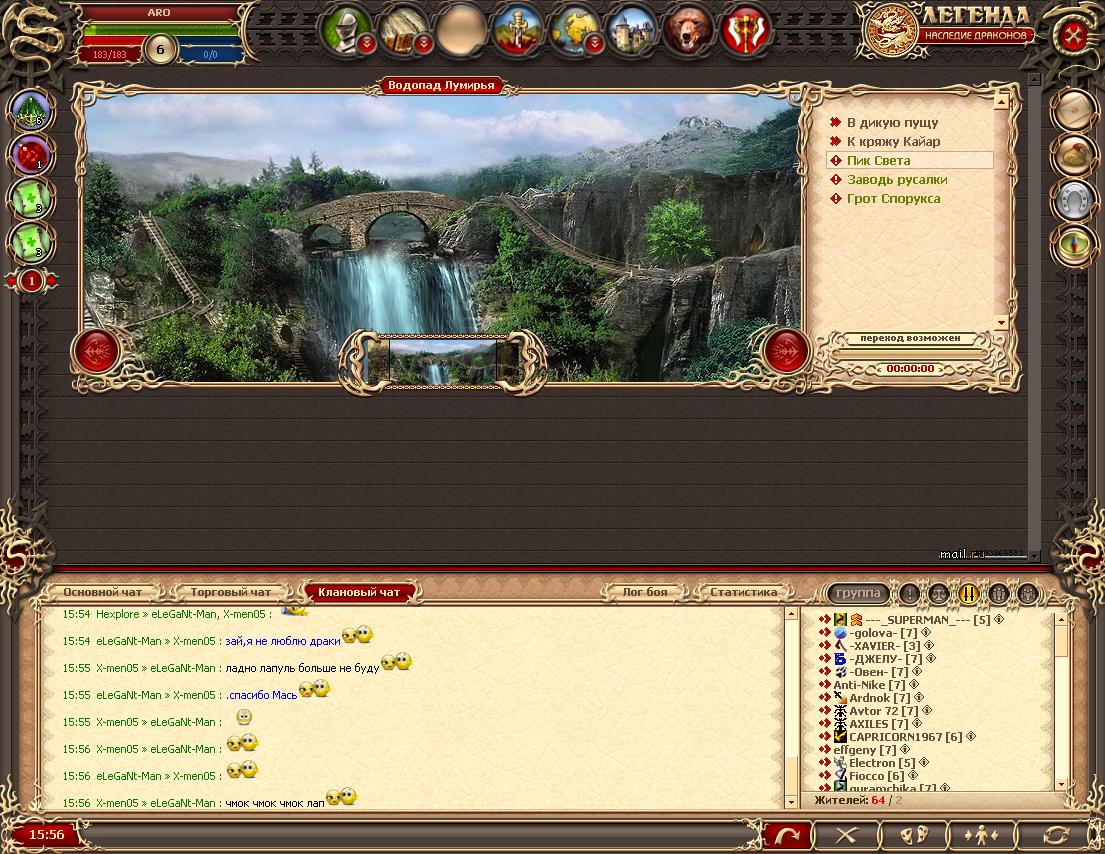Click the группа button
This screenshot has width=1105, height=854.
[858, 593]
